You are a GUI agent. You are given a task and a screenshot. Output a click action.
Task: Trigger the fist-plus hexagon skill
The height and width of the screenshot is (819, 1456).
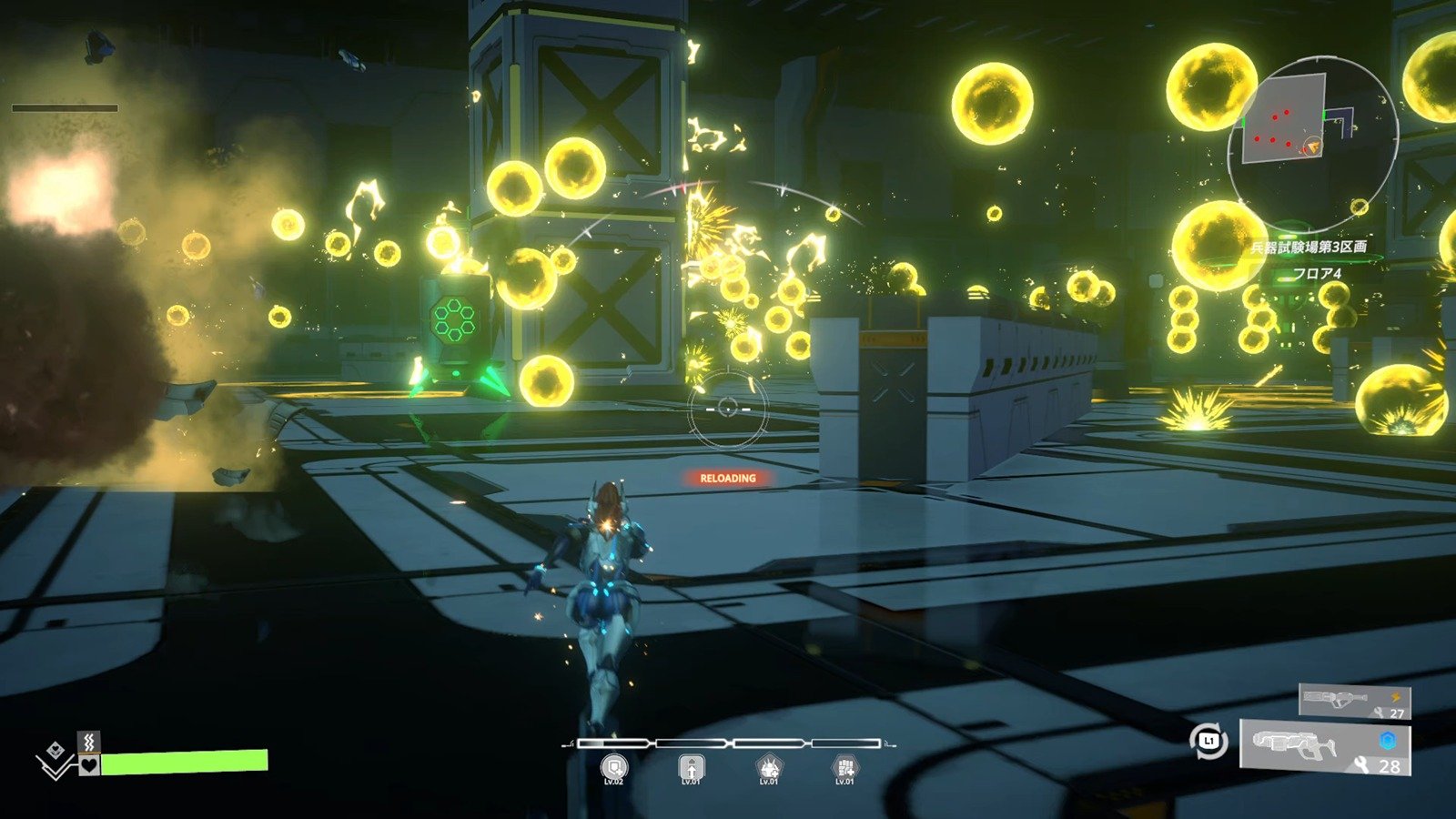pyautogui.click(x=845, y=768)
